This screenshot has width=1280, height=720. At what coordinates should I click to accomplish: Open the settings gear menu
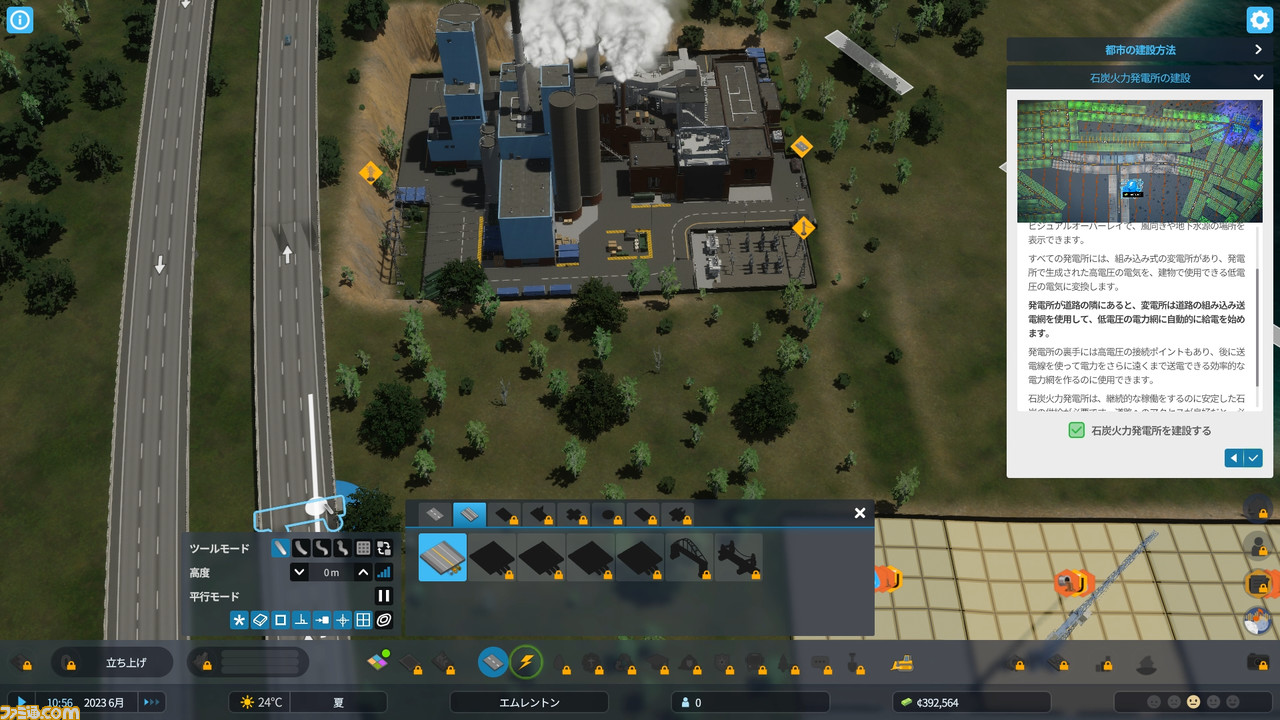(1259, 20)
